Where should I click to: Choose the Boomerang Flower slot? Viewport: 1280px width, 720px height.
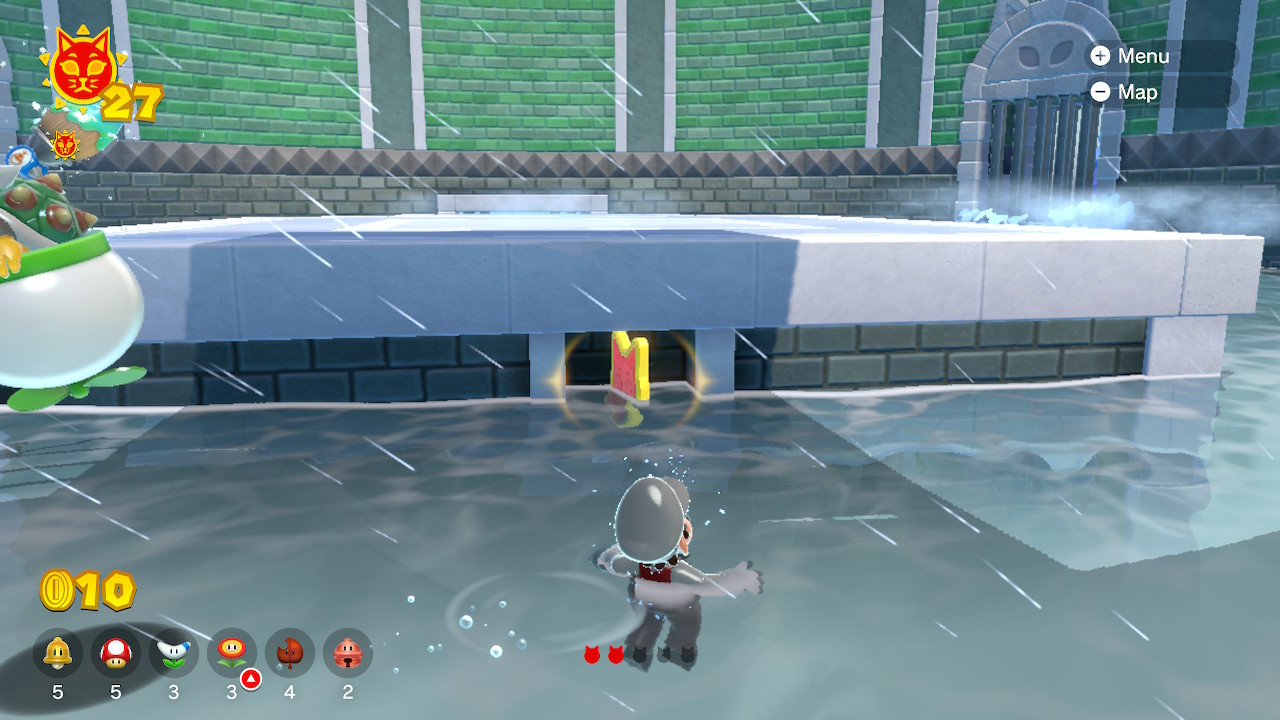[174, 654]
